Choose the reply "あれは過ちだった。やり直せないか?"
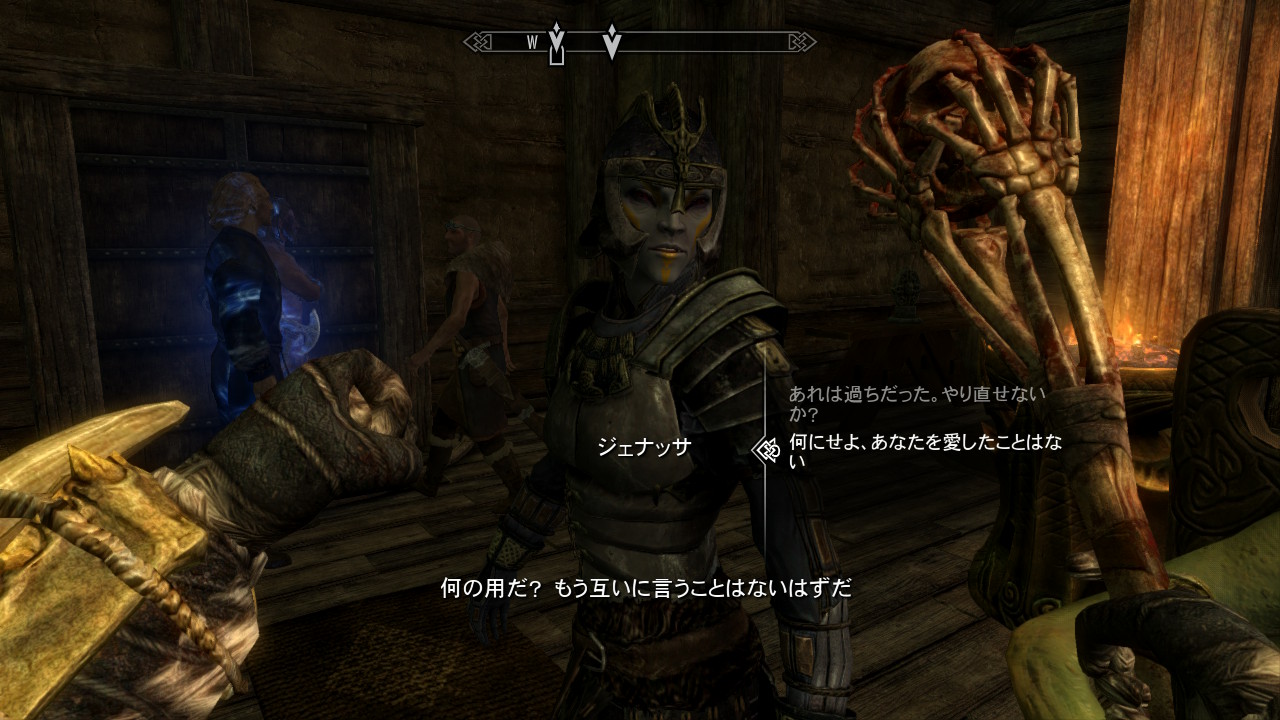 click(916, 403)
